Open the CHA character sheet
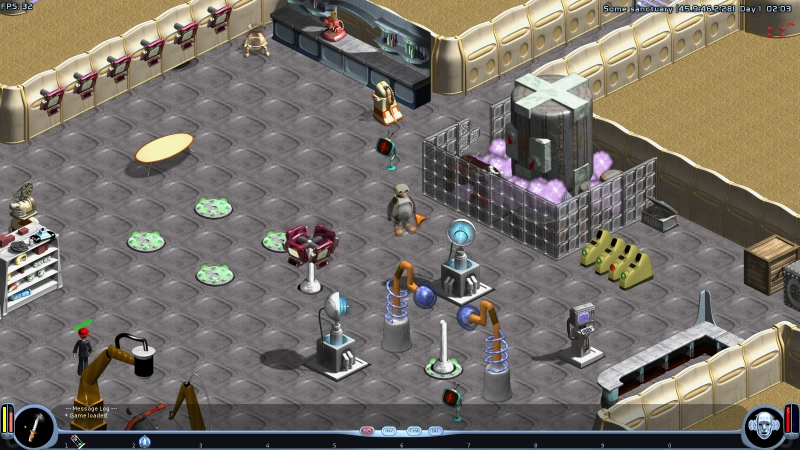800x450 pixels. 413,431
